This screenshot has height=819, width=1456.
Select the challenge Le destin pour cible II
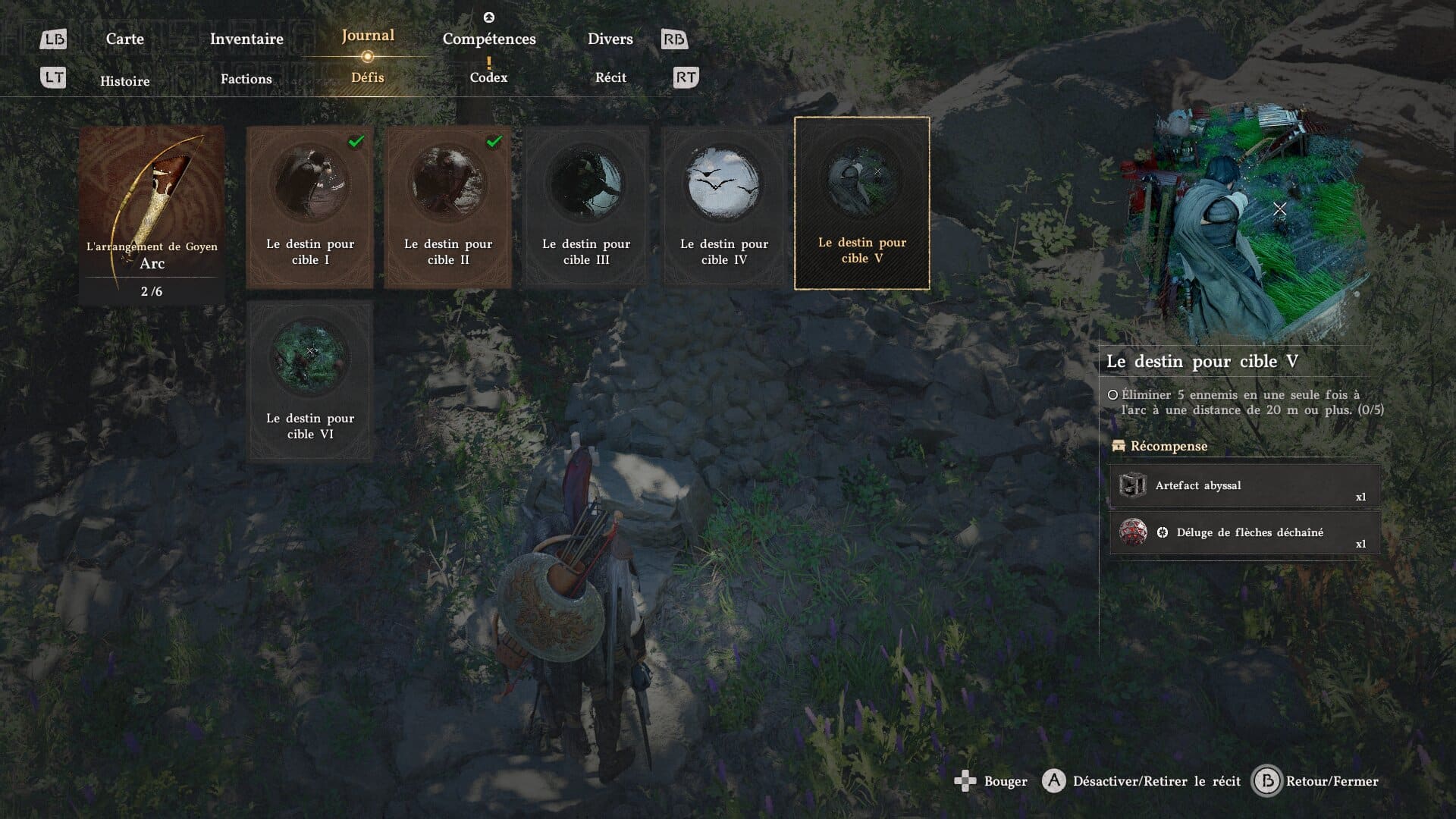(x=448, y=206)
